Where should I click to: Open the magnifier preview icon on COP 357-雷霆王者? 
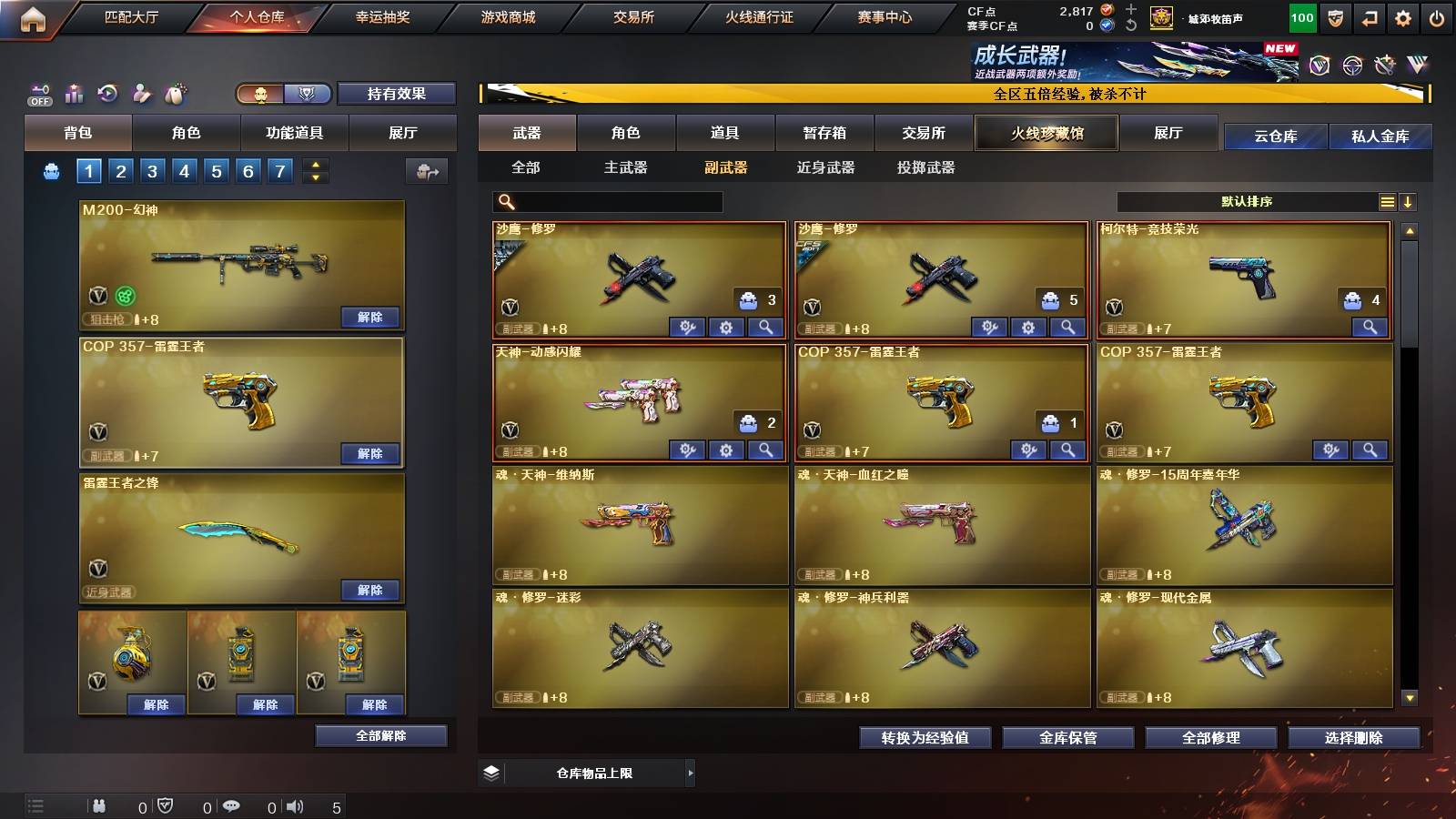click(x=1067, y=448)
